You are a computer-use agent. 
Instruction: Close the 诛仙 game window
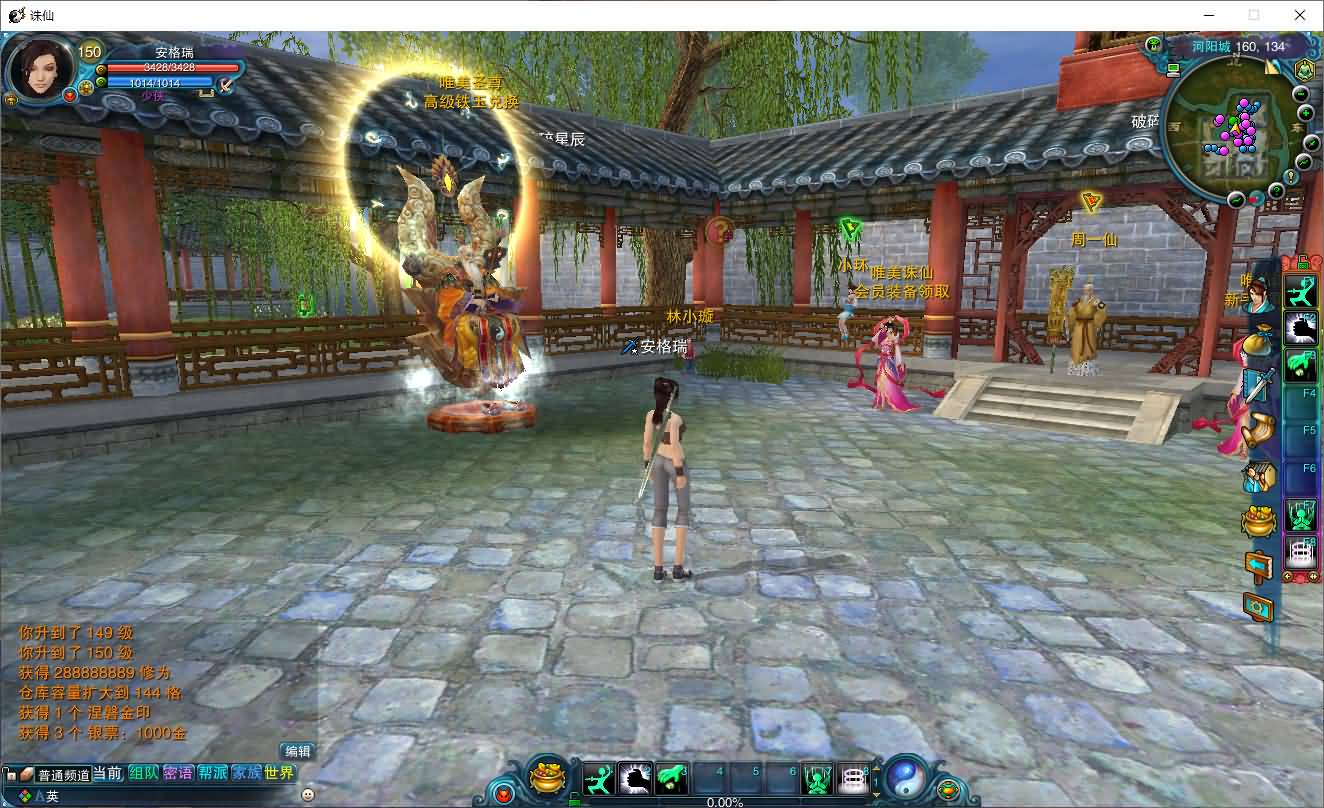click(1300, 15)
